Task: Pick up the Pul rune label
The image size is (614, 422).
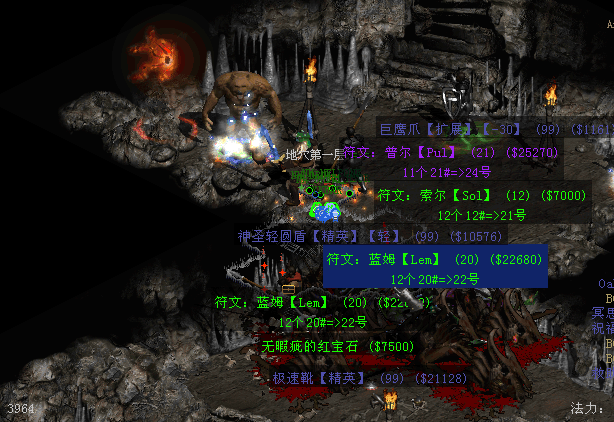Action: coord(453,152)
